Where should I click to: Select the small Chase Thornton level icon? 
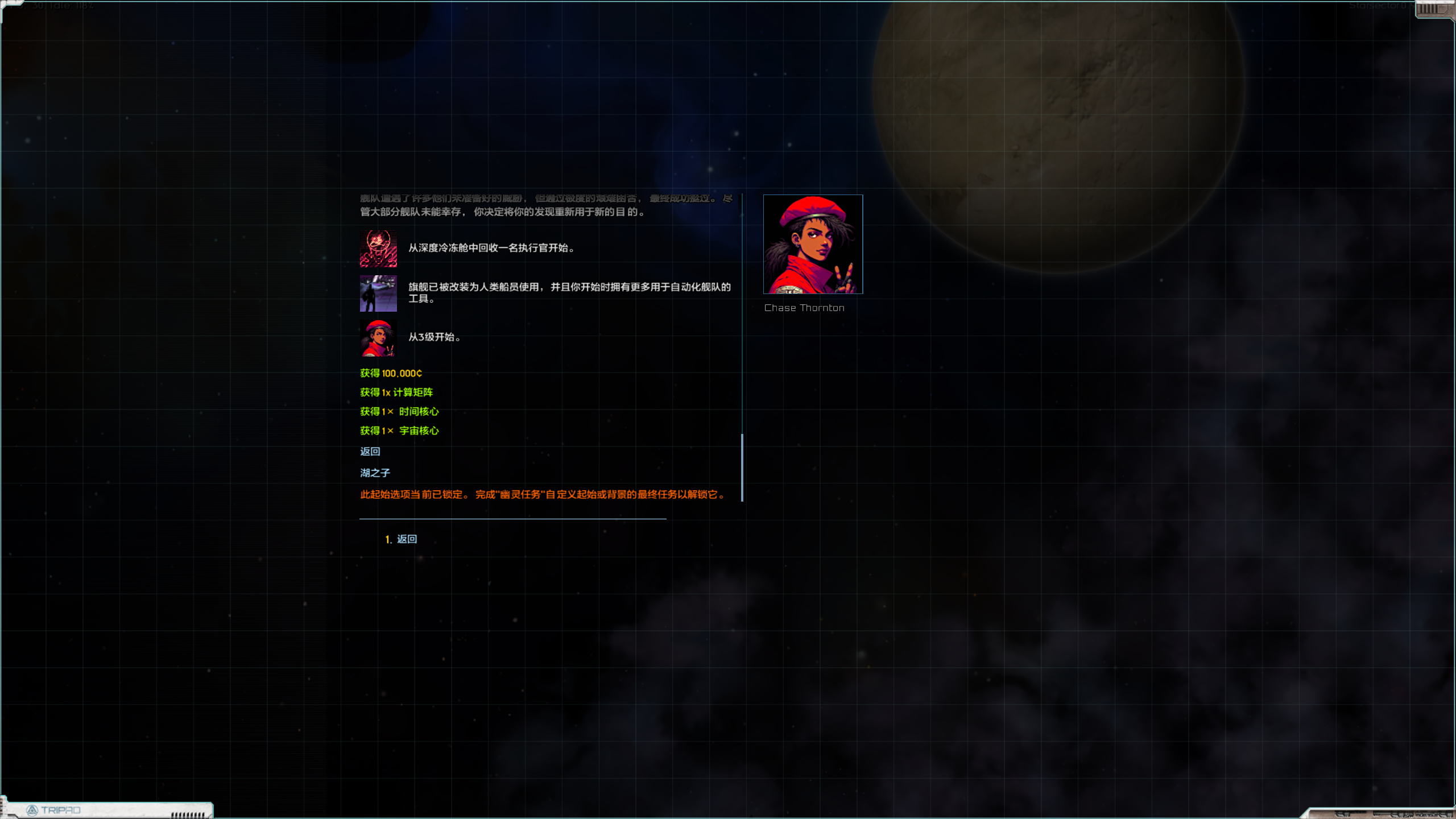(378, 337)
